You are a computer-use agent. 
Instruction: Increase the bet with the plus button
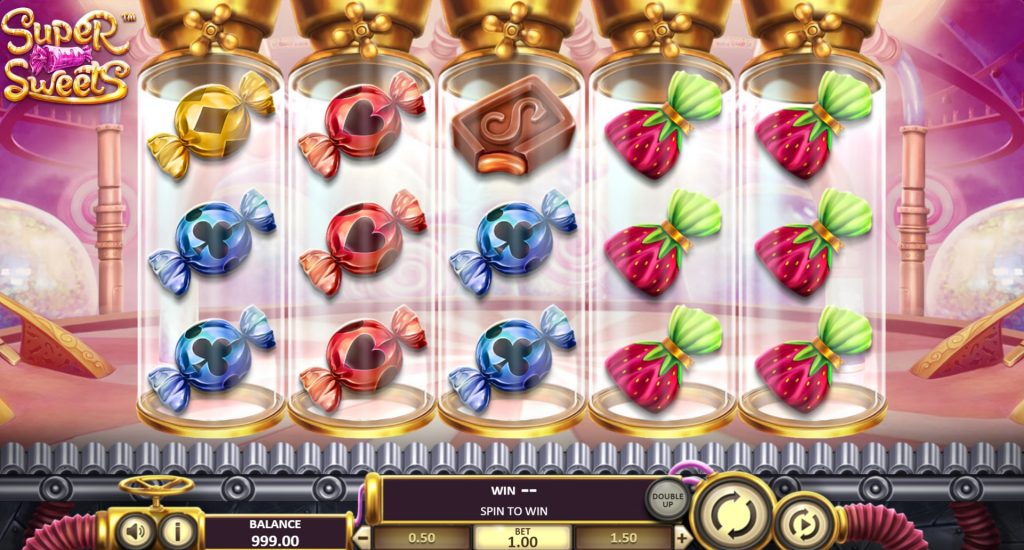click(683, 537)
